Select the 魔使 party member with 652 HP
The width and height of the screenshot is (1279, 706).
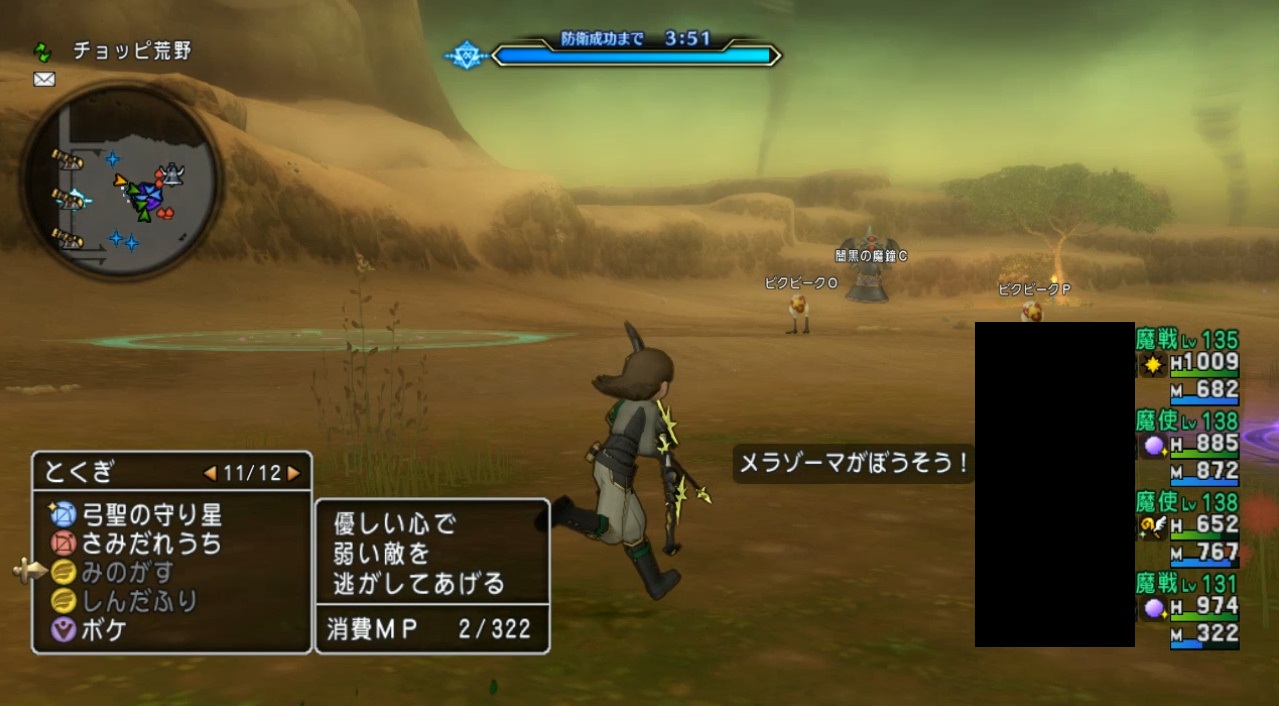pyautogui.click(x=1188, y=527)
